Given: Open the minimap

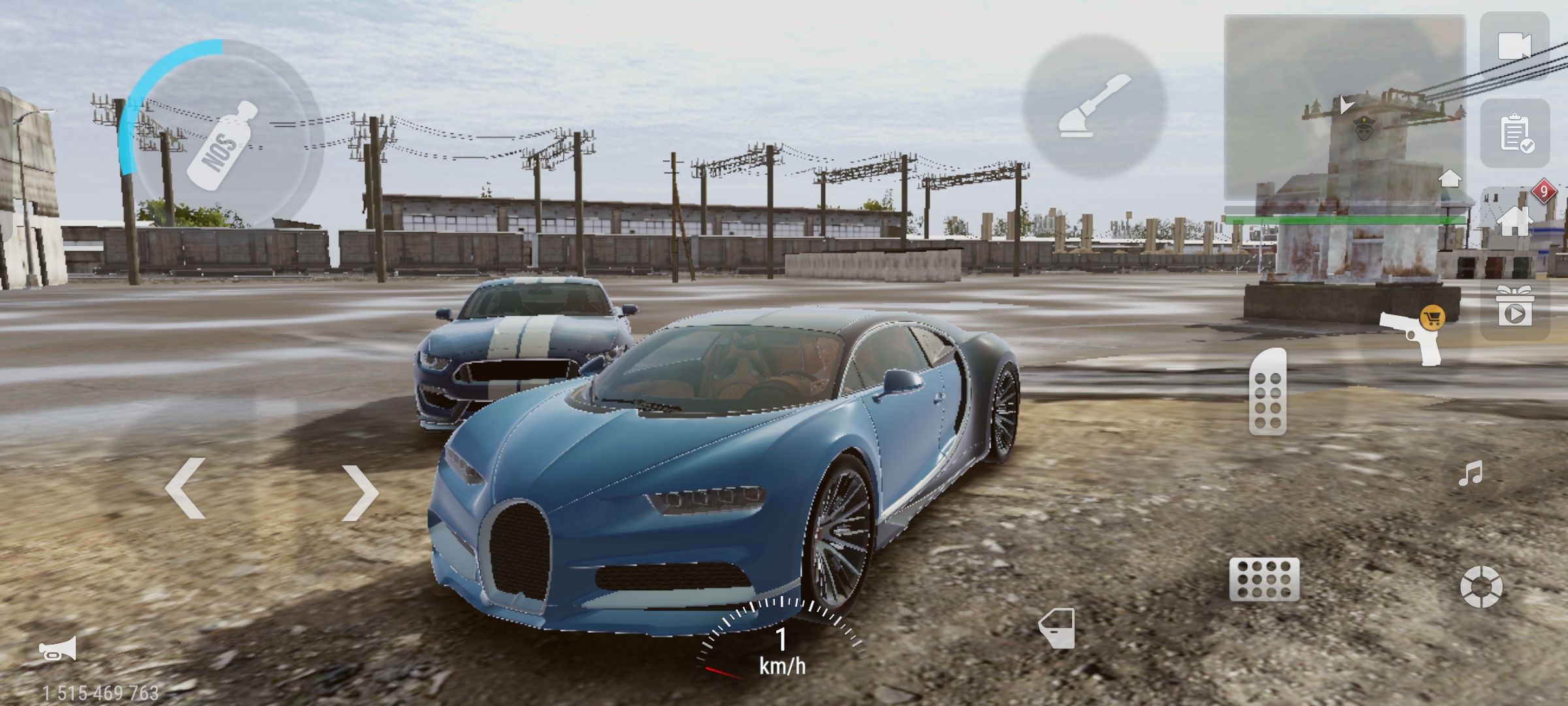Looking at the screenshot, I should 1343,108.
